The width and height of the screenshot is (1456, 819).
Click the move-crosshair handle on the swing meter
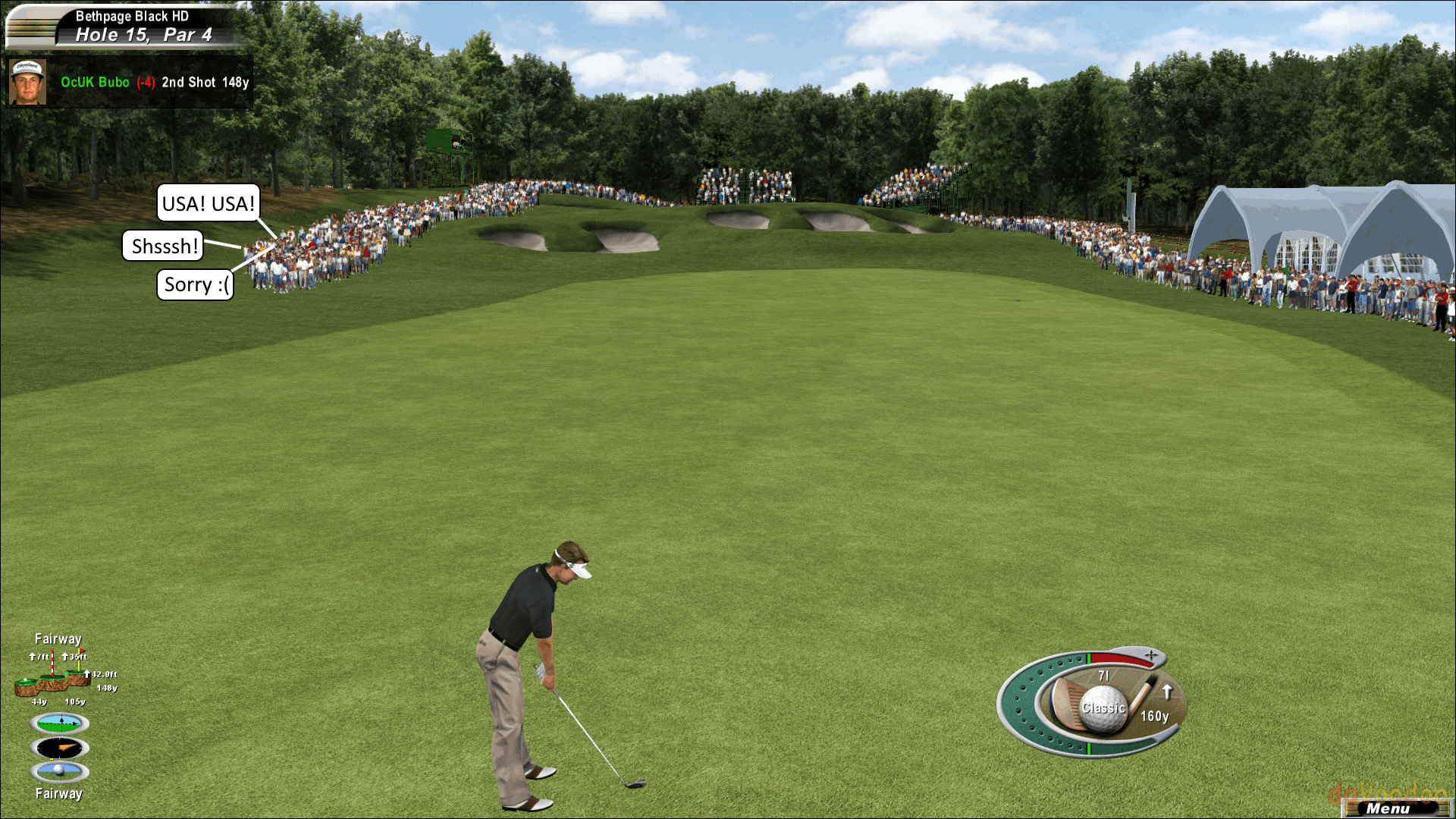coord(1151,654)
